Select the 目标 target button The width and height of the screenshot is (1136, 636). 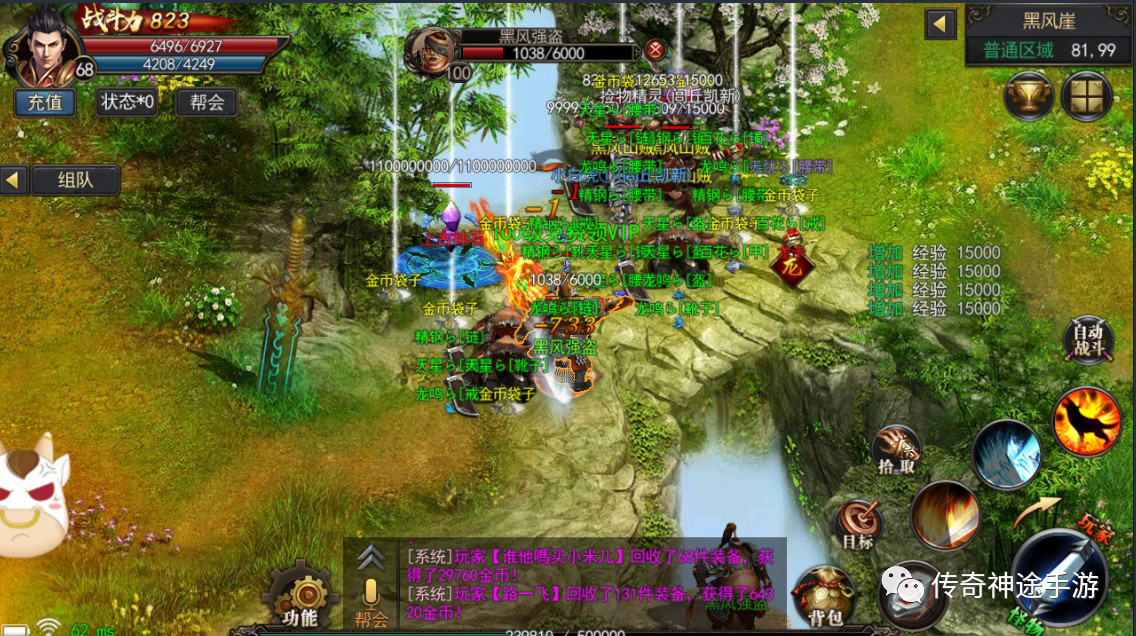(858, 524)
